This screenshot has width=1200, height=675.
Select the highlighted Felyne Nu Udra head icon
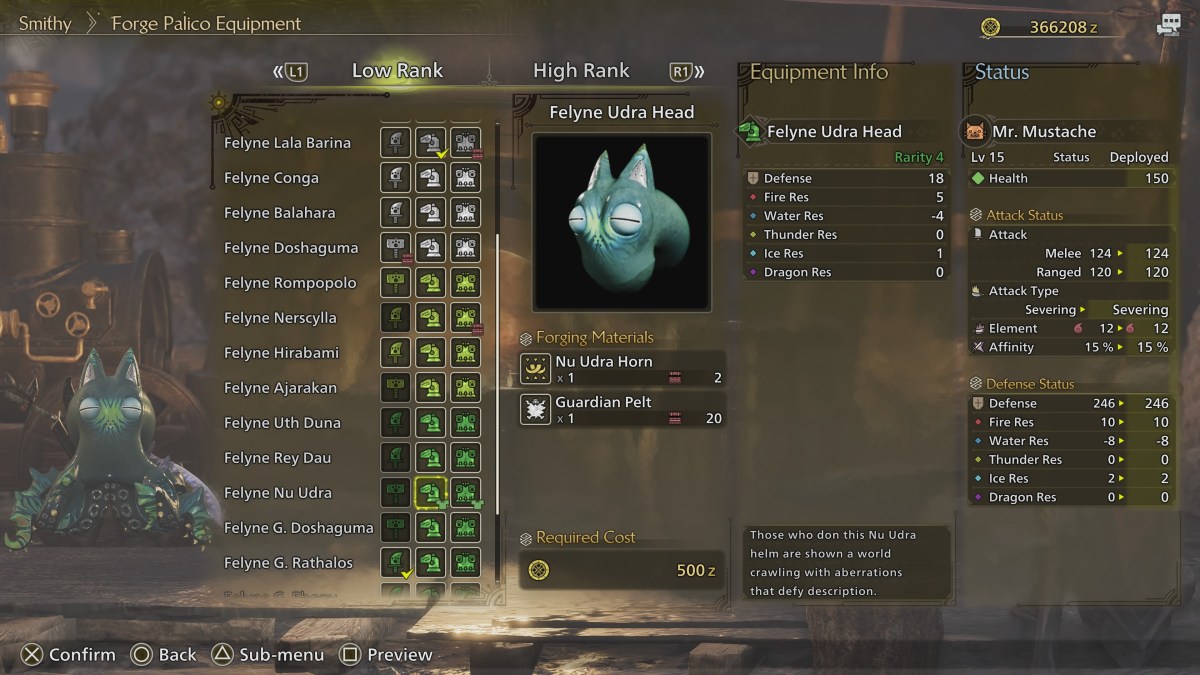pyautogui.click(x=430, y=492)
